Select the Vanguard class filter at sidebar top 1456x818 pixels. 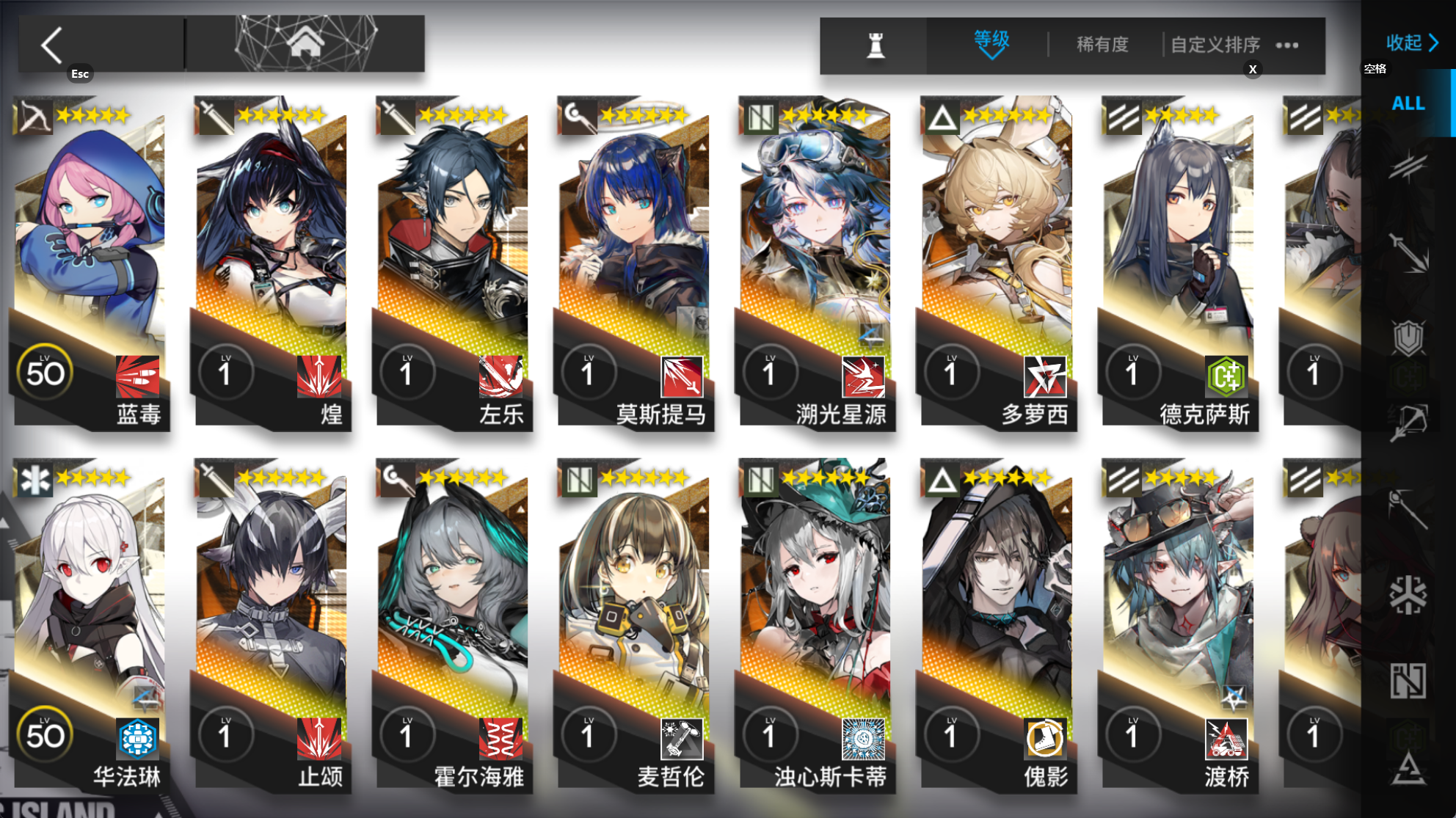click(1410, 165)
